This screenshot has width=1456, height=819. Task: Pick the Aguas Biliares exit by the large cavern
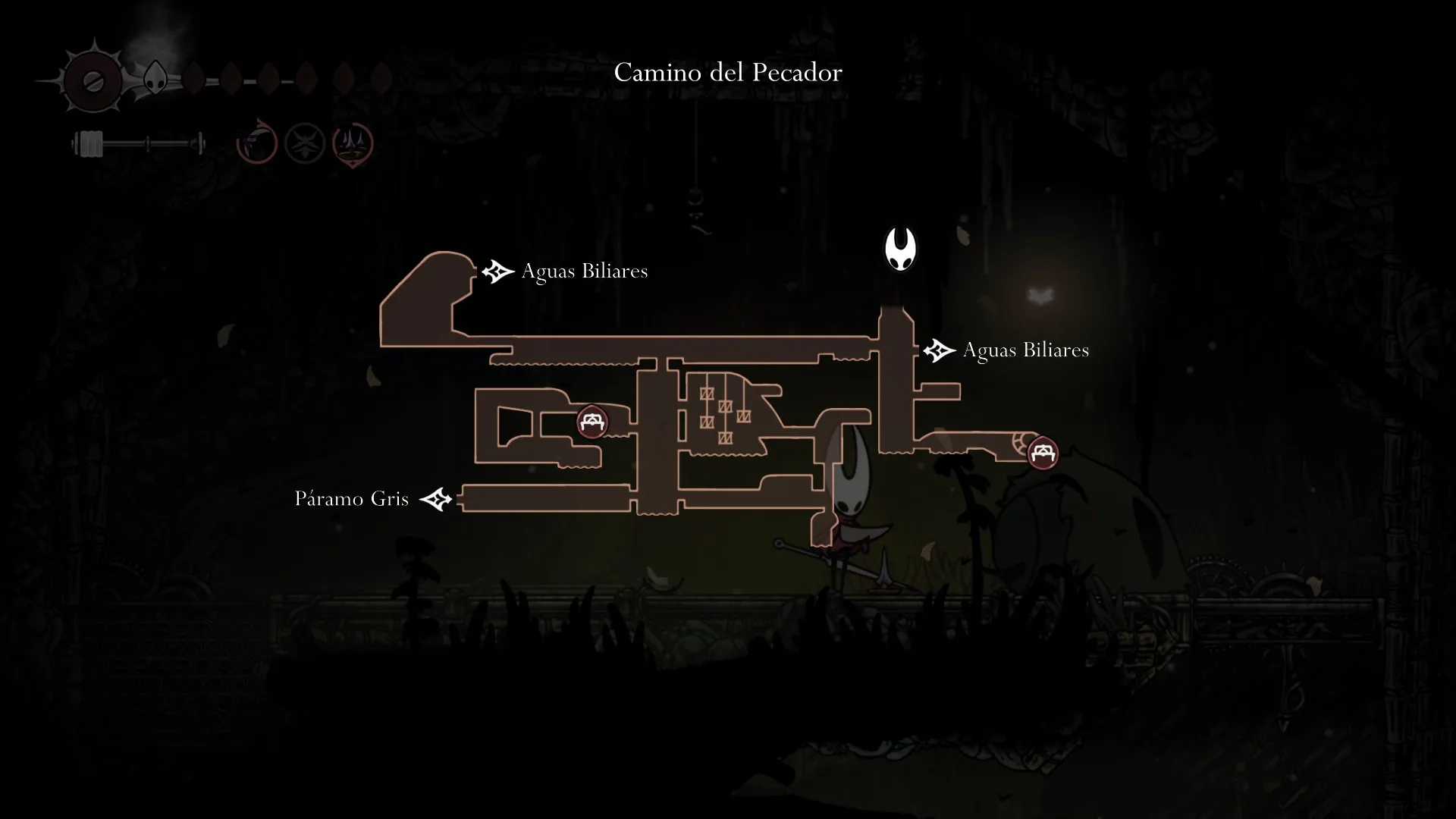pyautogui.click(x=497, y=271)
